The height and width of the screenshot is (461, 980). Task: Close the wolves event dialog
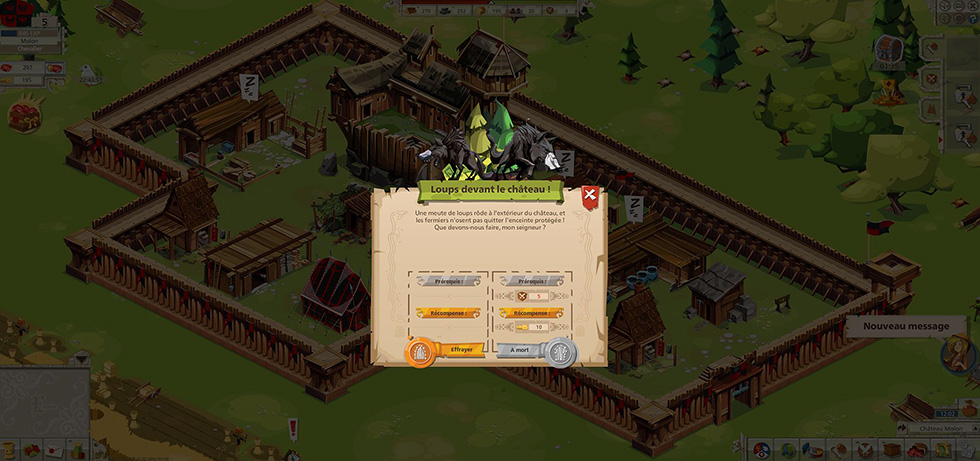590,196
